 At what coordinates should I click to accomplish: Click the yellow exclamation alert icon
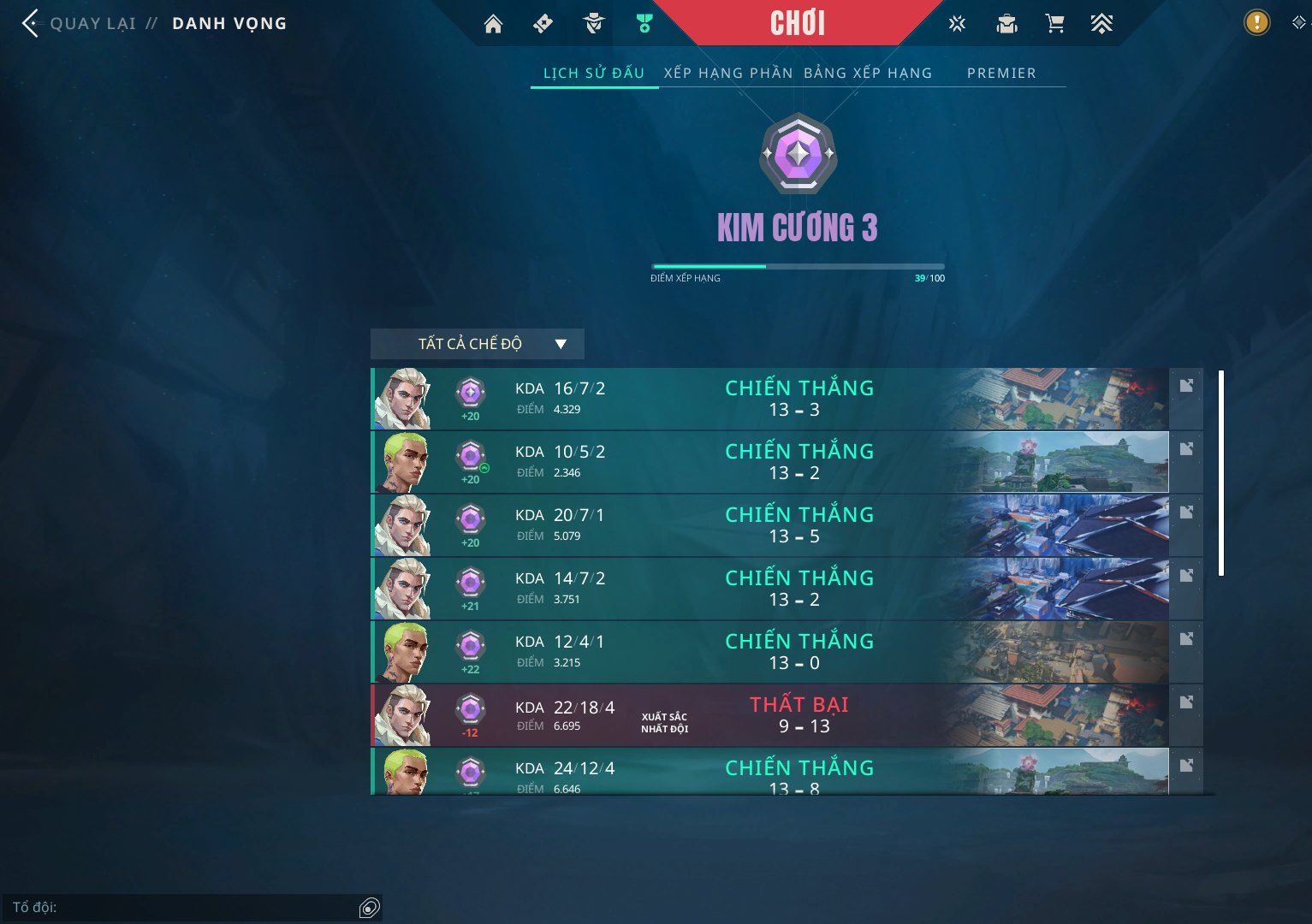pyautogui.click(x=1256, y=22)
